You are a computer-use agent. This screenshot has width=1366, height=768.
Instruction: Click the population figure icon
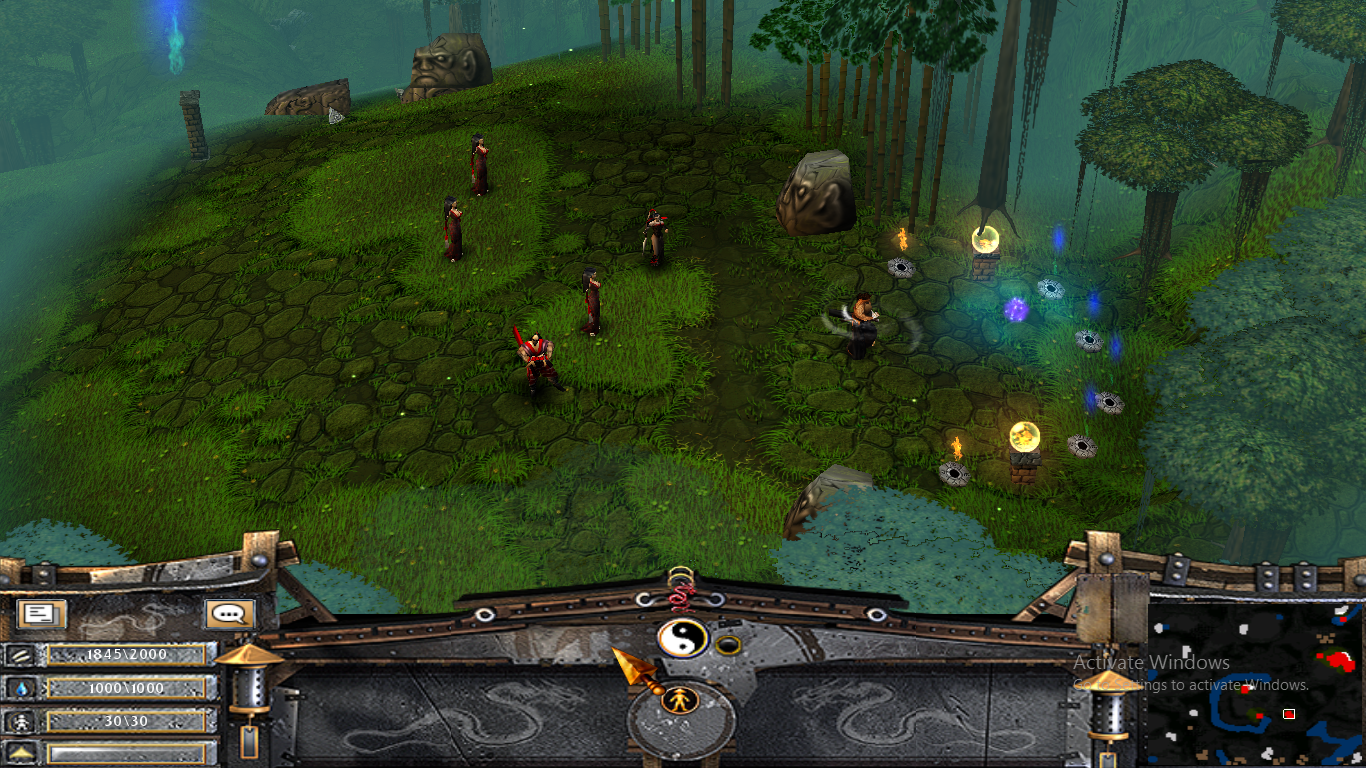coord(20,721)
